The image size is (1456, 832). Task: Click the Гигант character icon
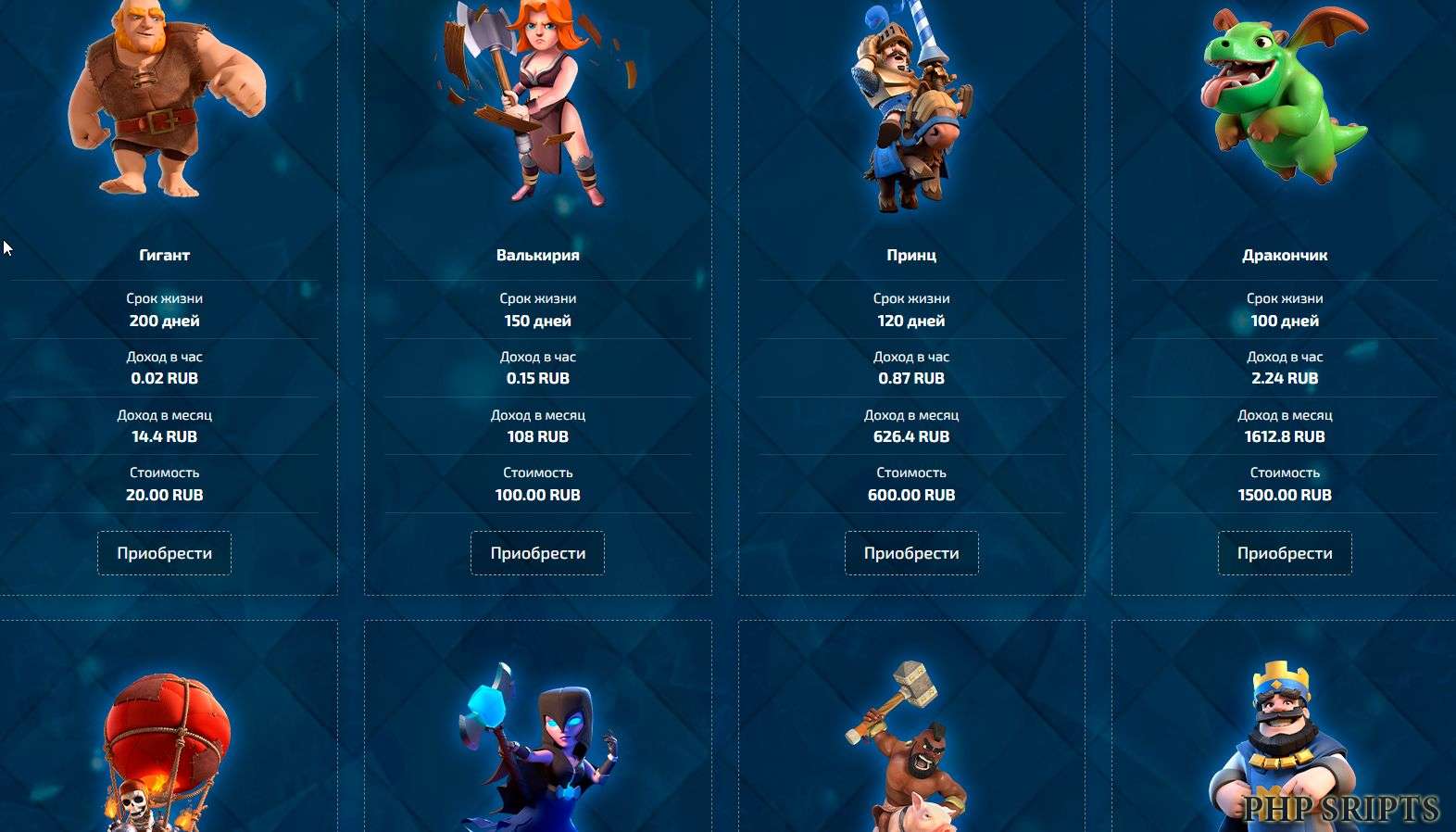(x=164, y=102)
